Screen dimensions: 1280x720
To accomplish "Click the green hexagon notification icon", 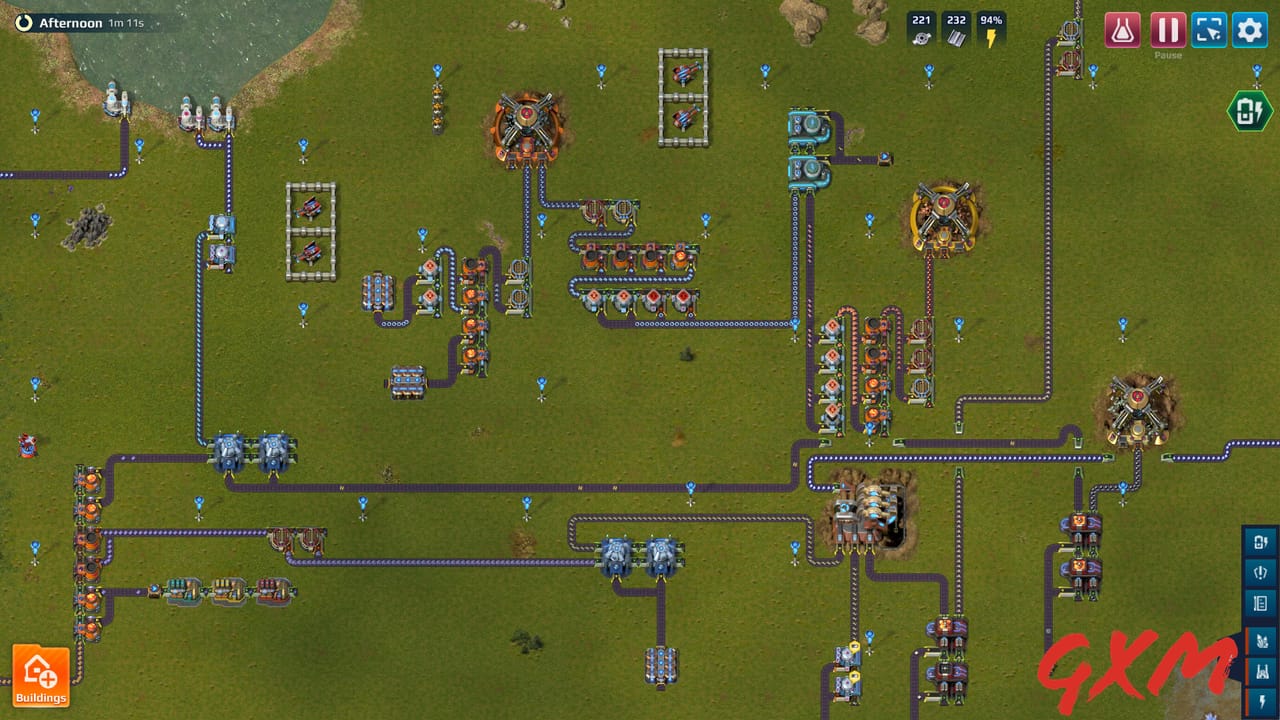I will (1248, 111).
